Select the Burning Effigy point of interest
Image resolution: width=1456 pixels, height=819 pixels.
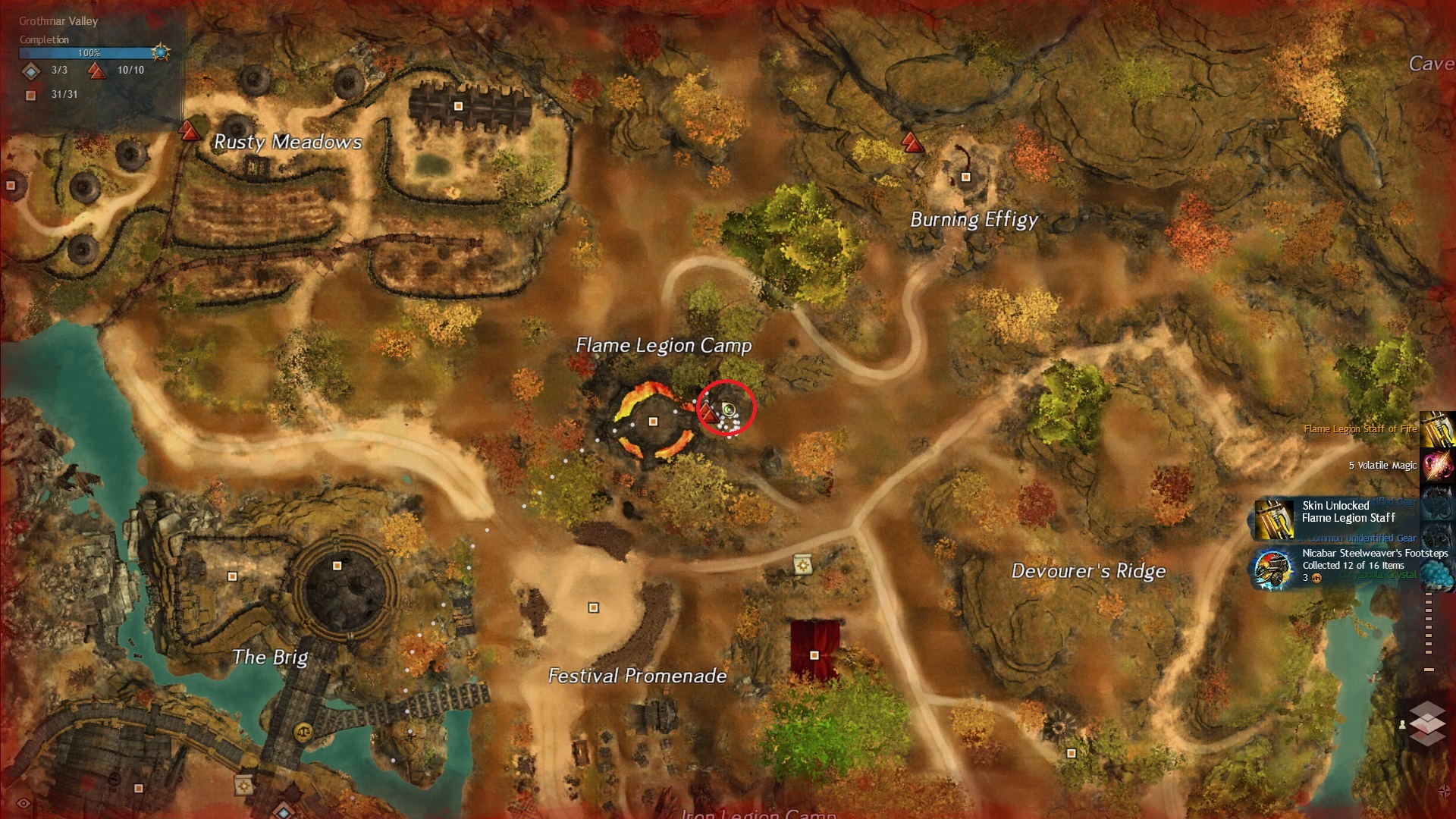coord(965,177)
